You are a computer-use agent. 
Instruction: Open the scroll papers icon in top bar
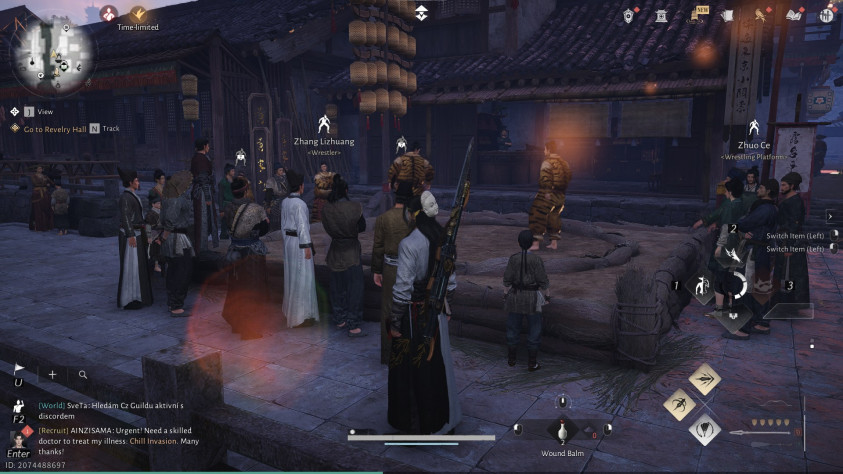click(x=727, y=15)
